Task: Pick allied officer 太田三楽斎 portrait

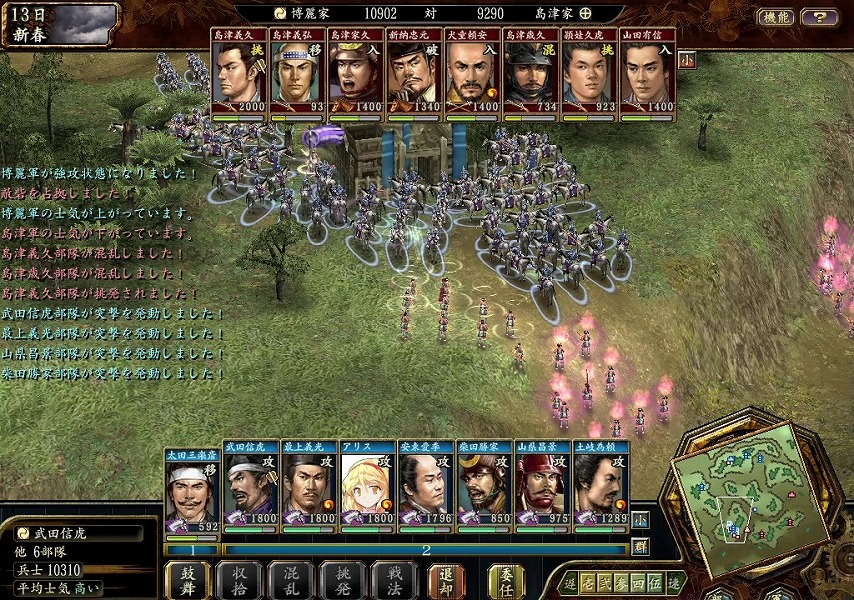Action: coord(192,487)
